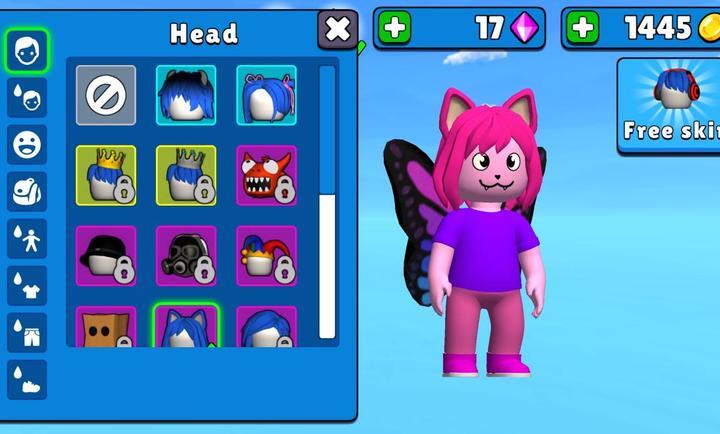Viewport: 720px width, 434px height.
Task: Switch to the Head category tab
Action: click(x=26, y=50)
